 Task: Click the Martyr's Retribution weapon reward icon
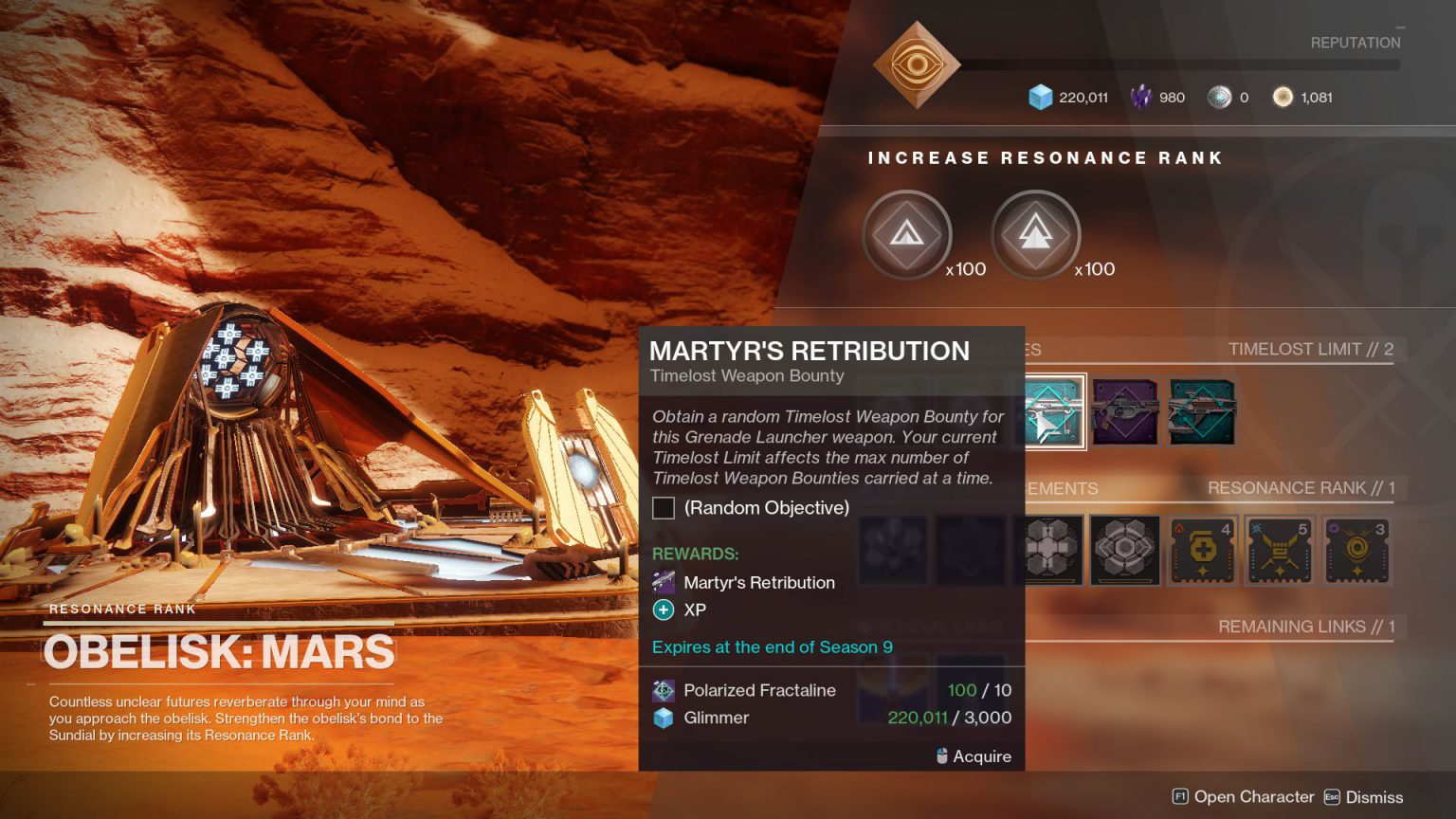(662, 582)
